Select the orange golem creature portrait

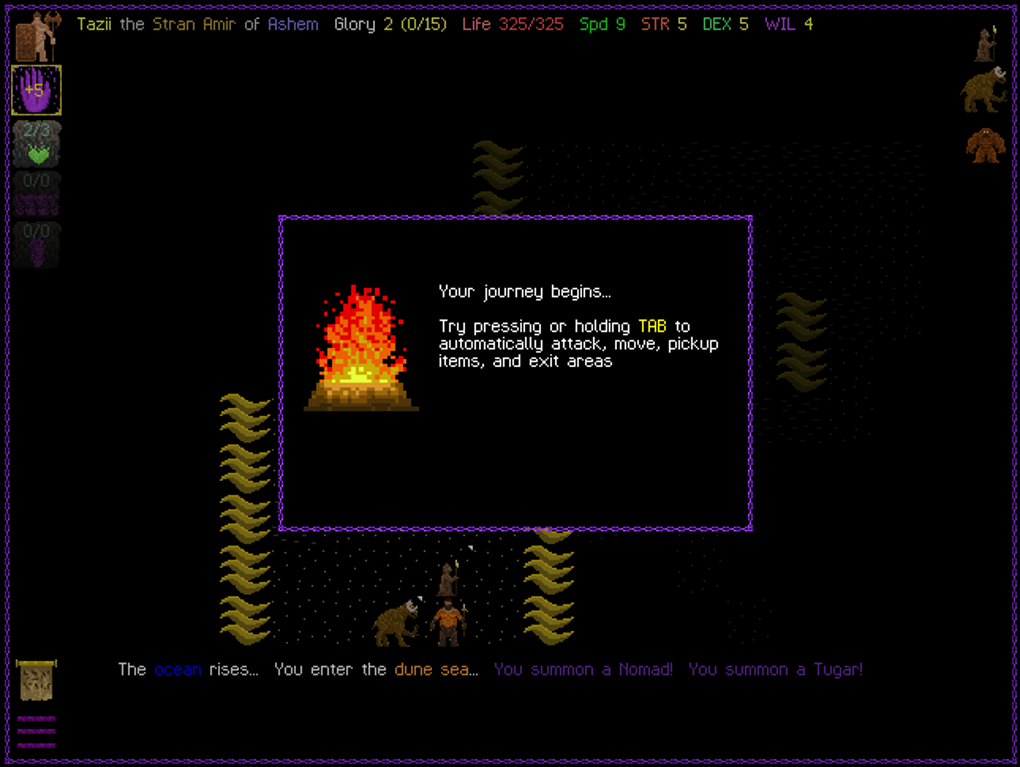(x=984, y=146)
